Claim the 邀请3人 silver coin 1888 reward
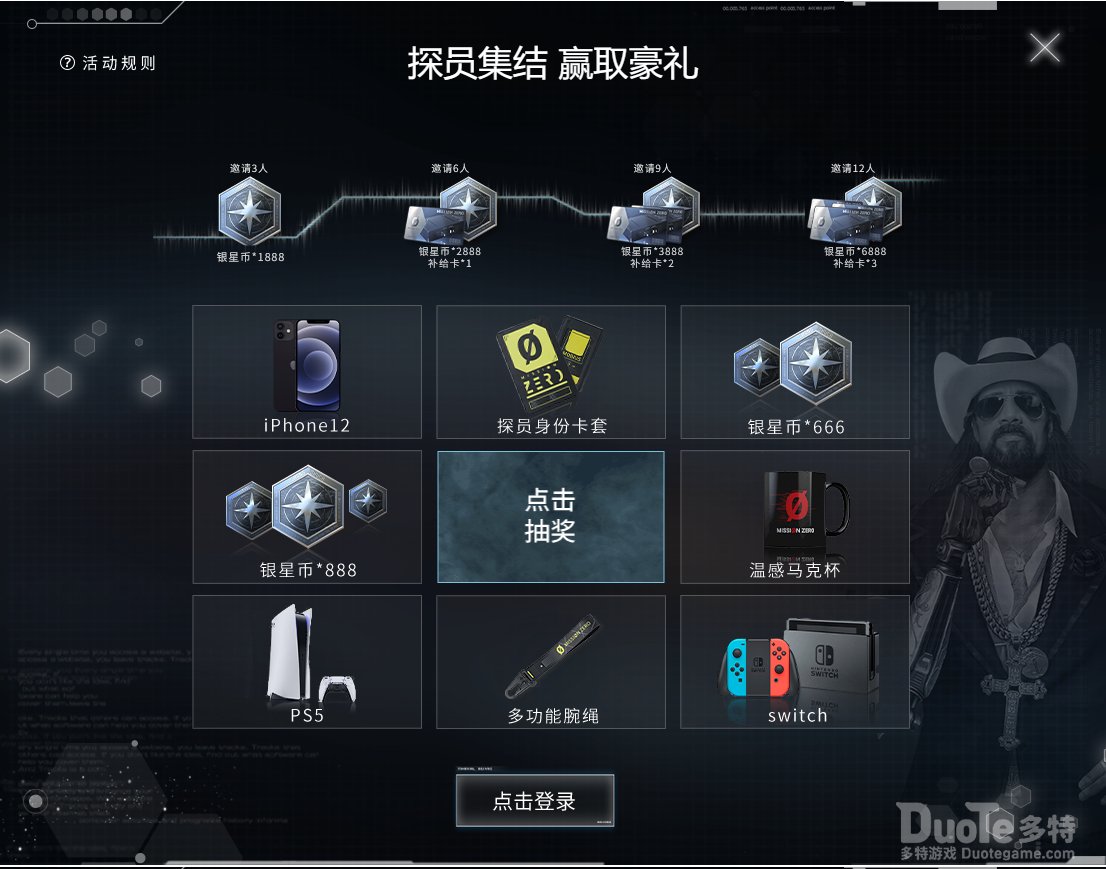The image size is (1106, 869). (250, 213)
